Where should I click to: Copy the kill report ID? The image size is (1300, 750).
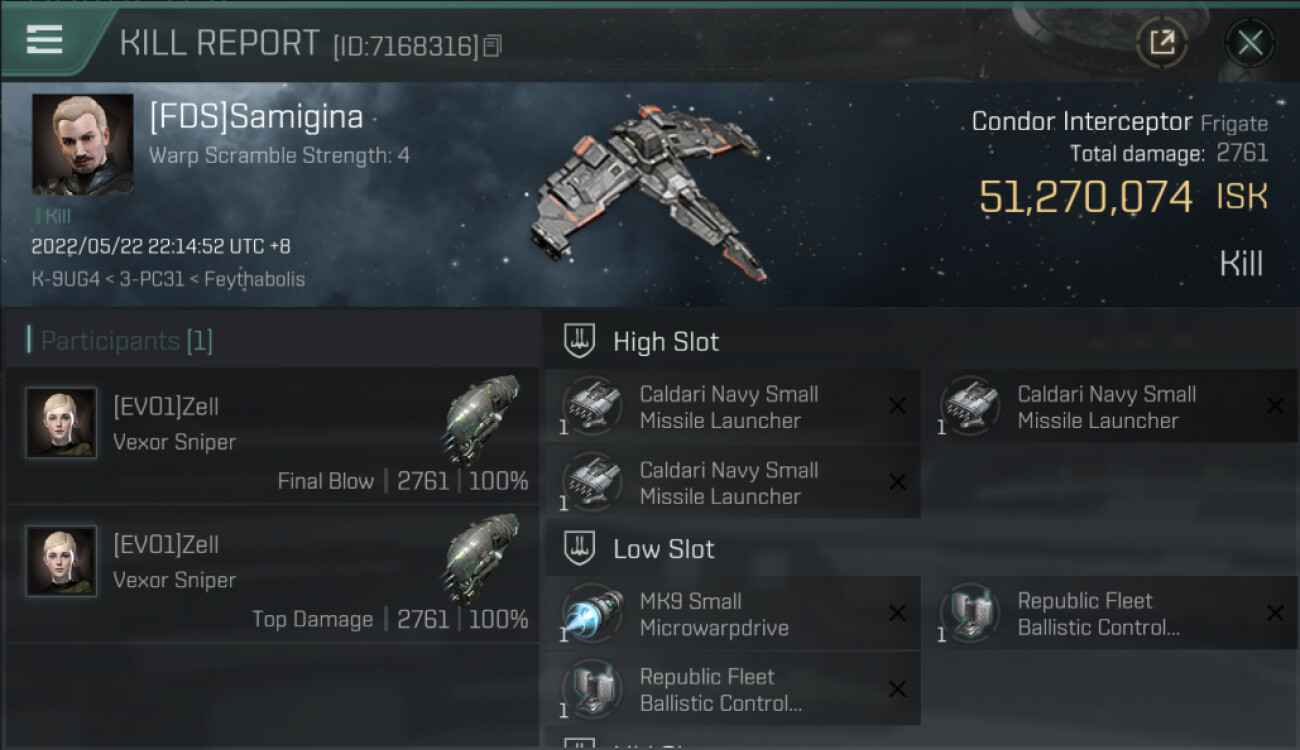[492, 46]
